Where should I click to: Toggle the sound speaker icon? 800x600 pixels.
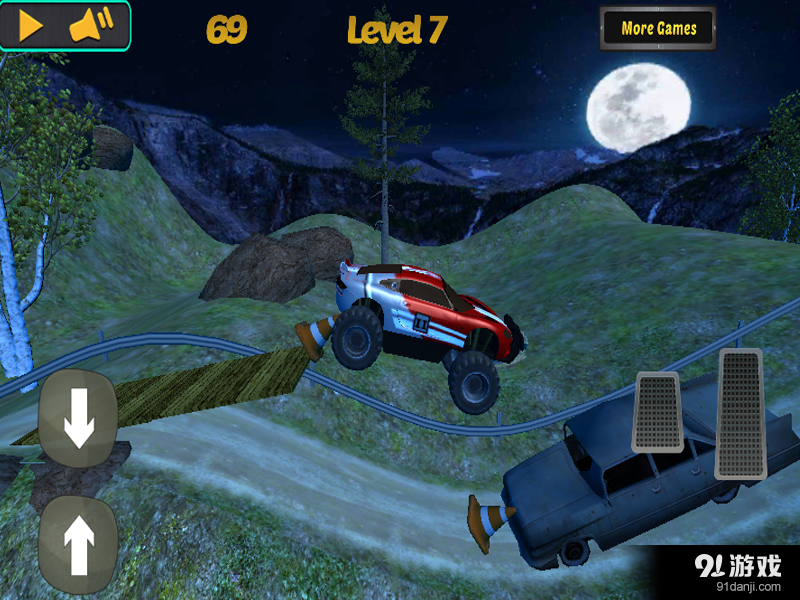click(x=91, y=26)
